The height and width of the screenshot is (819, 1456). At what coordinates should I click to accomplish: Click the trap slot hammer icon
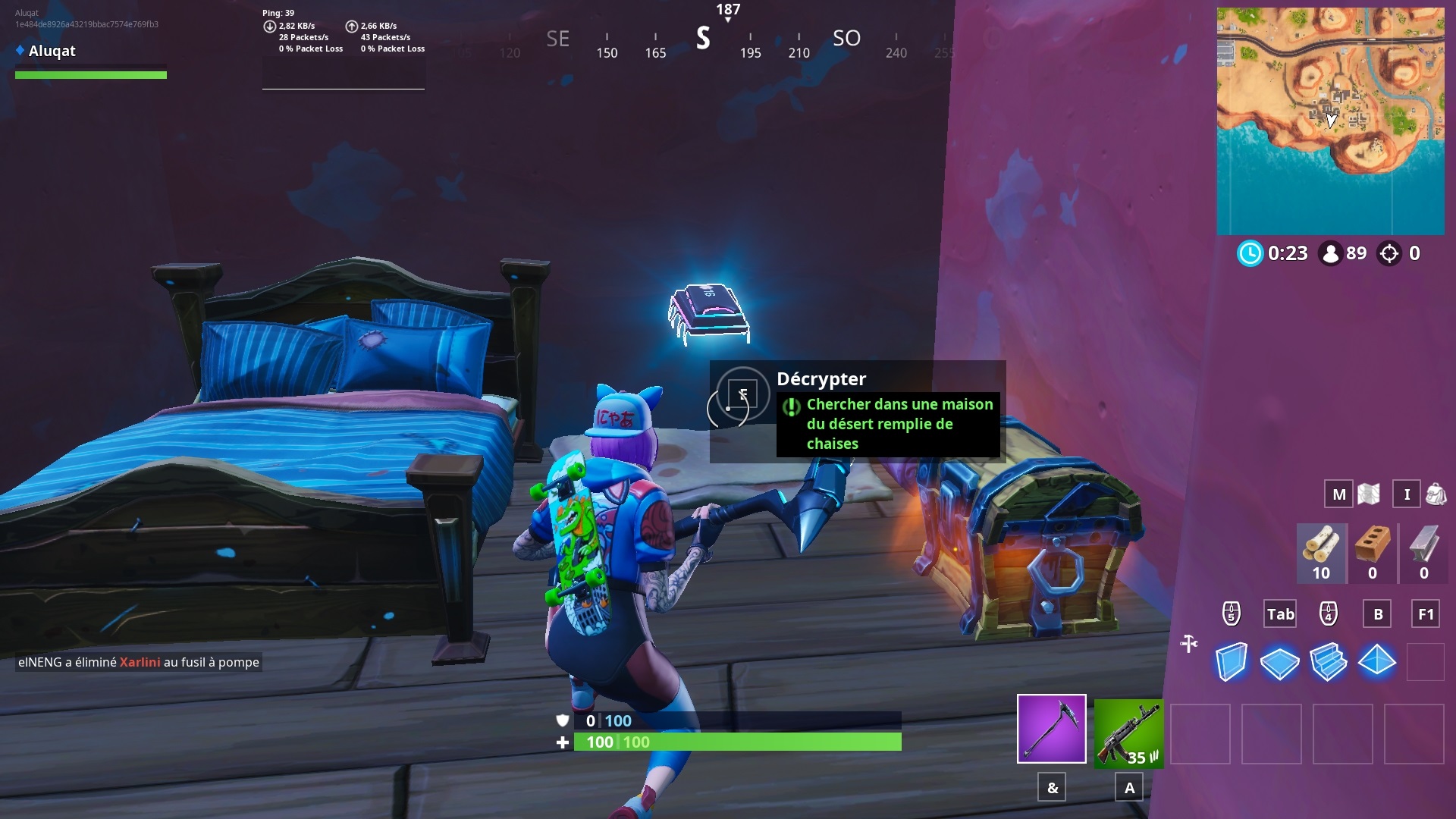pos(1189,643)
